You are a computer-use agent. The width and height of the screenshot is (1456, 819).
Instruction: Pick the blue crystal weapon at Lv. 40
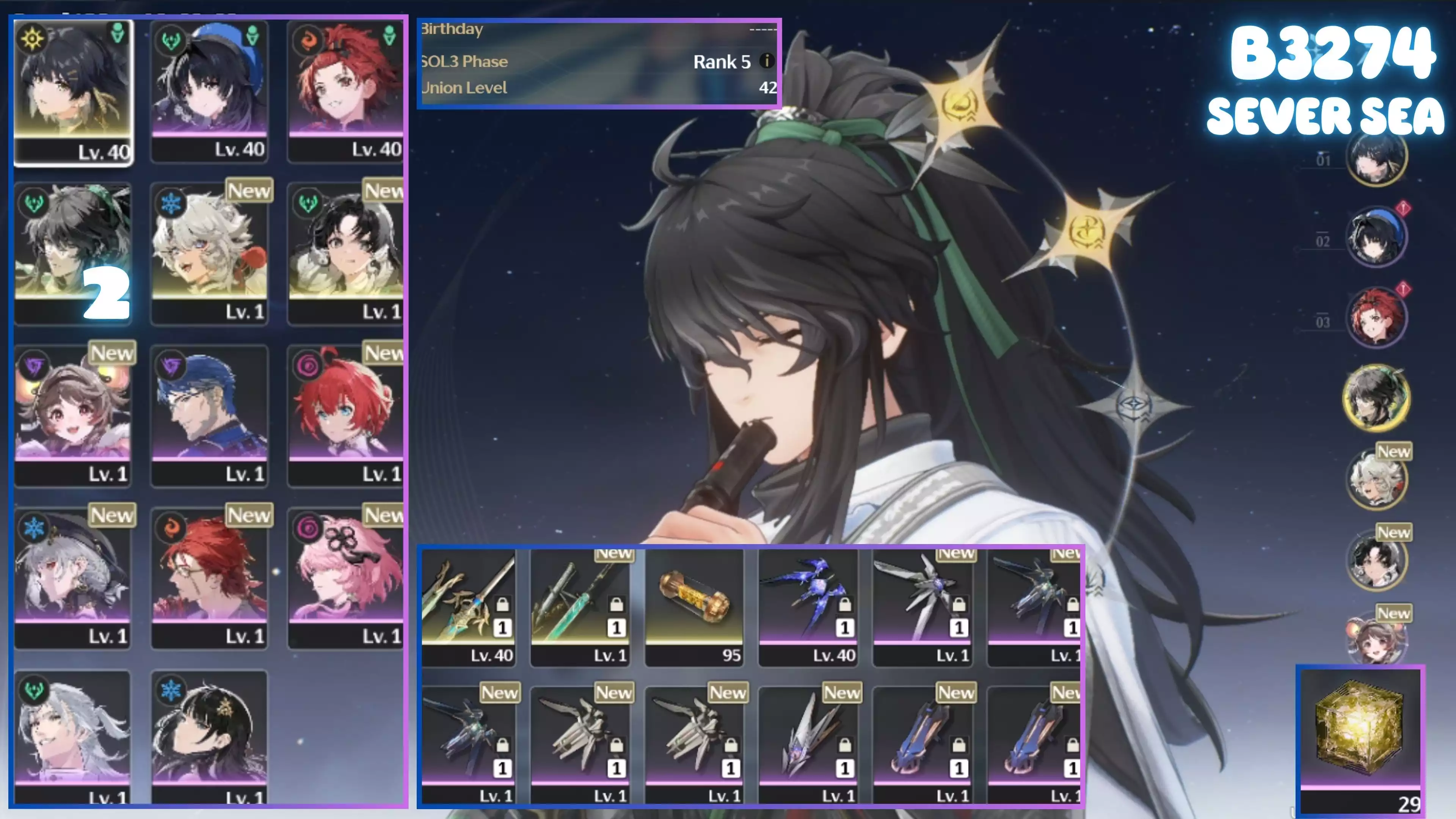(808, 607)
